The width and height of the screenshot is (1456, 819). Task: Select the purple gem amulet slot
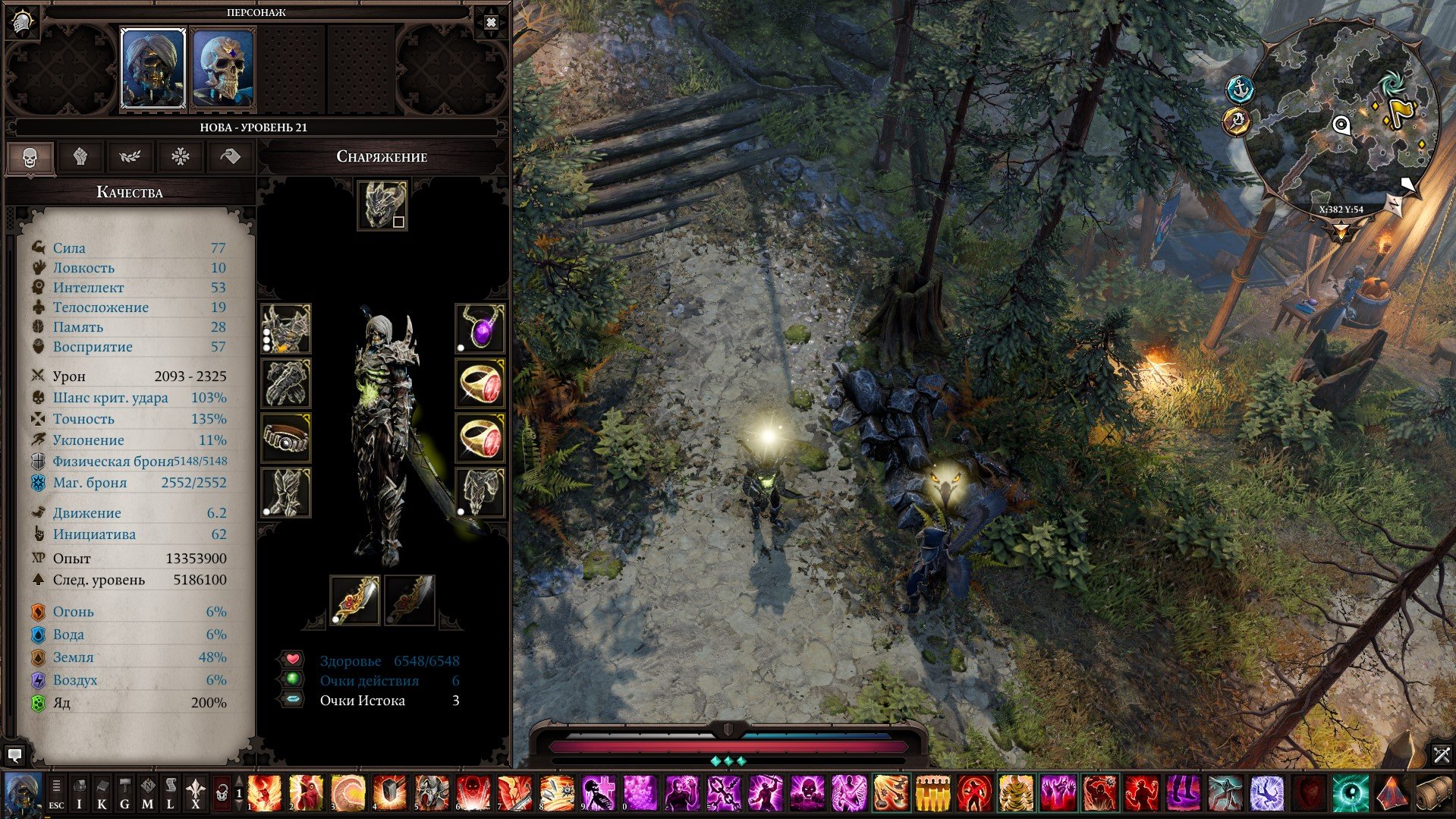(480, 328)
